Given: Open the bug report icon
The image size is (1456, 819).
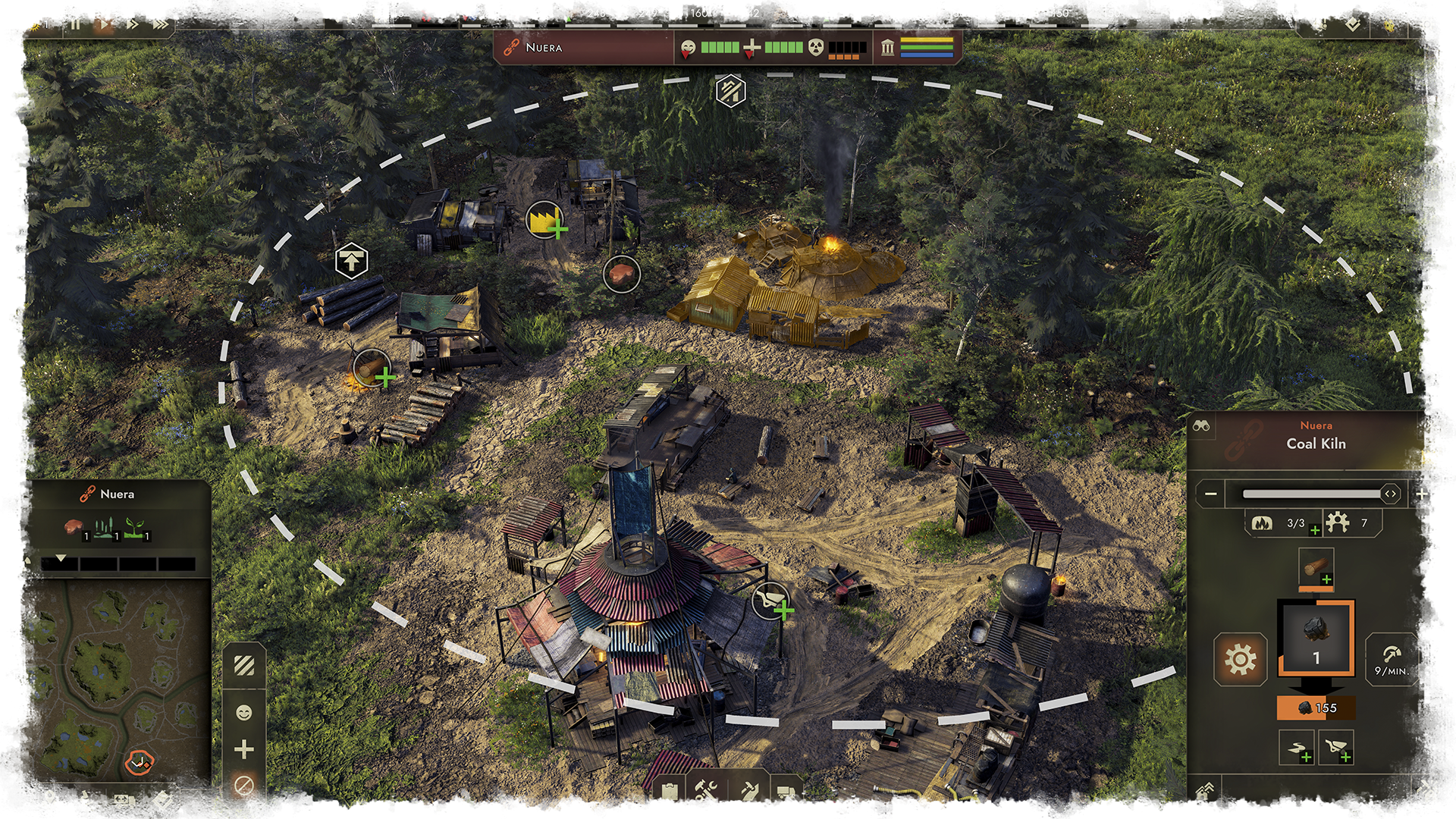Looking at the screenshot, I should [1389, 24].
